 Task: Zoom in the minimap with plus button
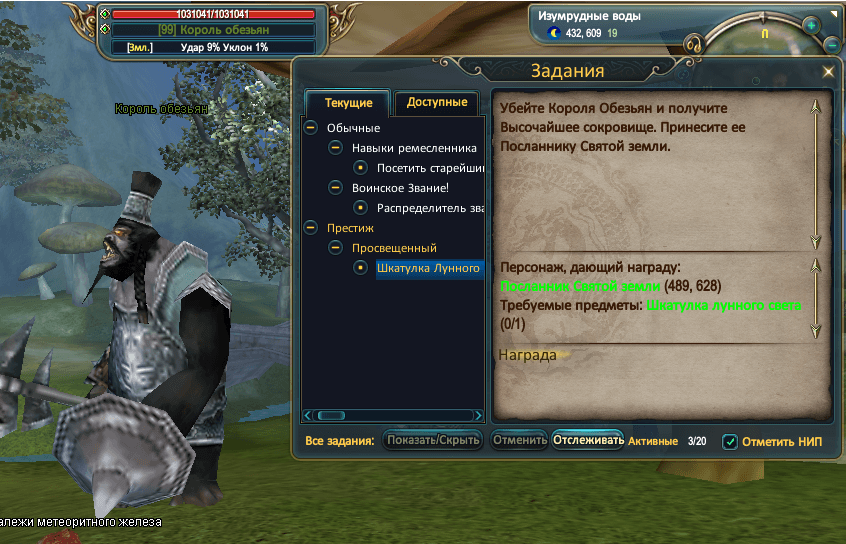click(811, 25)
